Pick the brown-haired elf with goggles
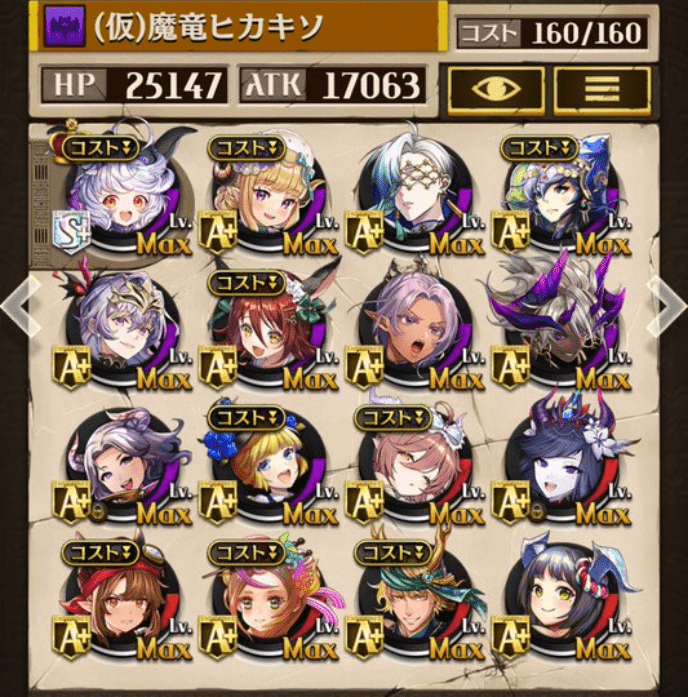 coord(118,603)
